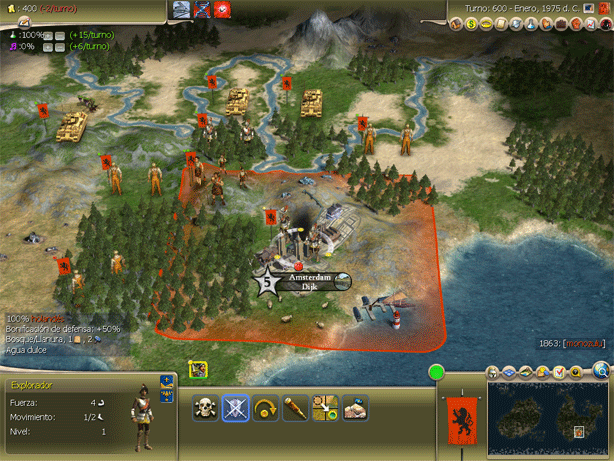The height and width of the screenshot is (461, 614).
Task: Choose the go-to map movement action
Action: click(x=326, y=408)
